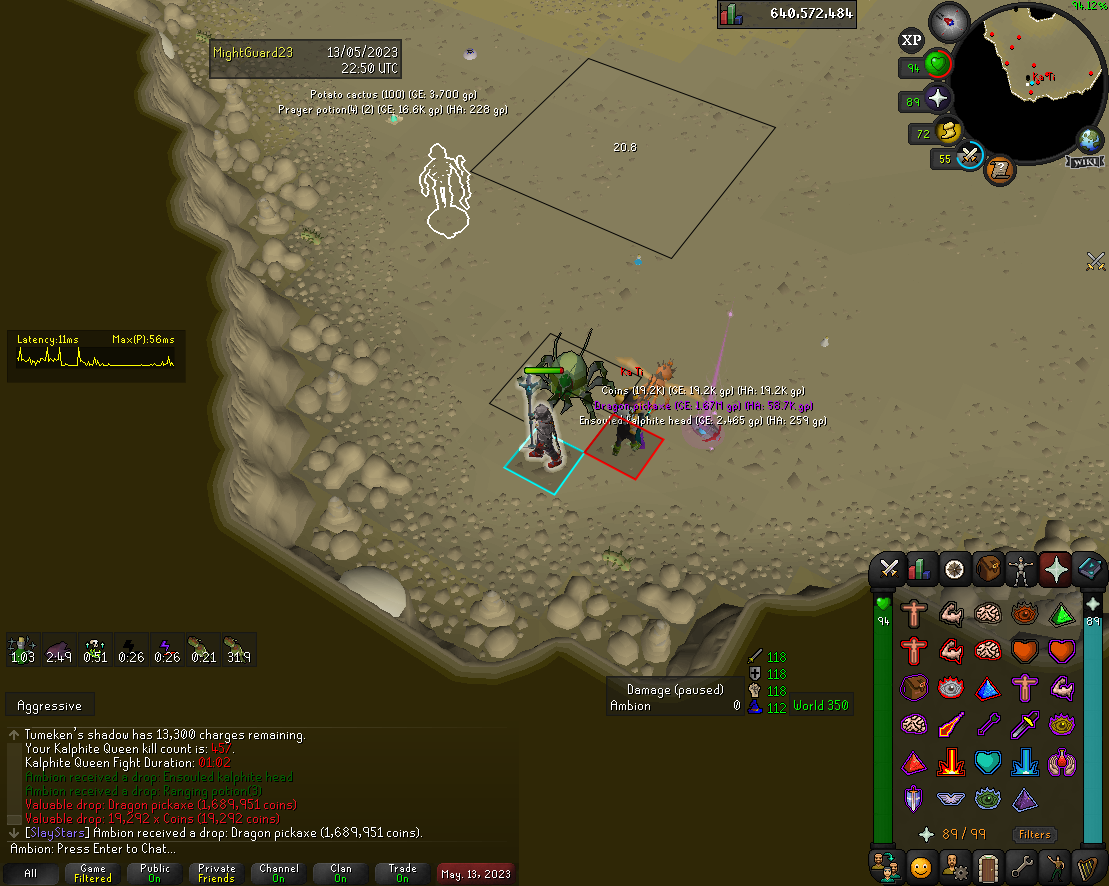The width and height of the screenshot is (1109, 886).
Task: Open the Spellbook tab
Action: pos(1089,569)
